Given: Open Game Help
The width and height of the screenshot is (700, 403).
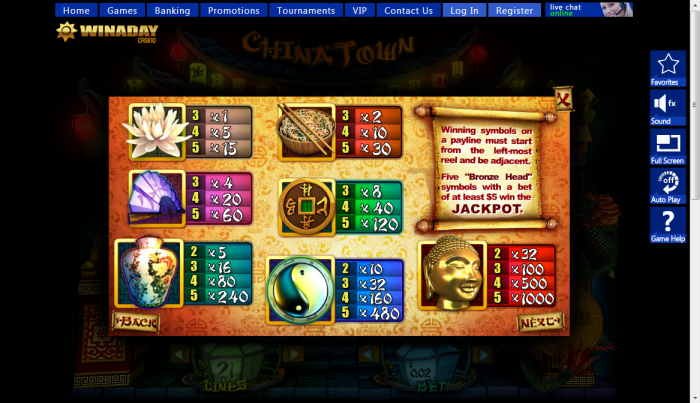Looking at the screenshot, I should (x=667, y=225).
